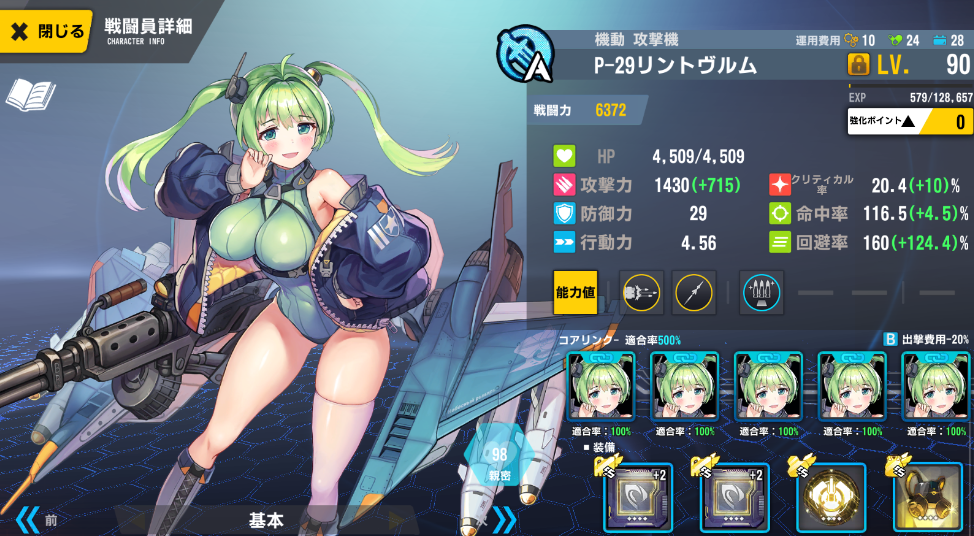Screen dimensions: 974x536
Task: Select the 能力値 stats tab
Action: coord(575,291)
